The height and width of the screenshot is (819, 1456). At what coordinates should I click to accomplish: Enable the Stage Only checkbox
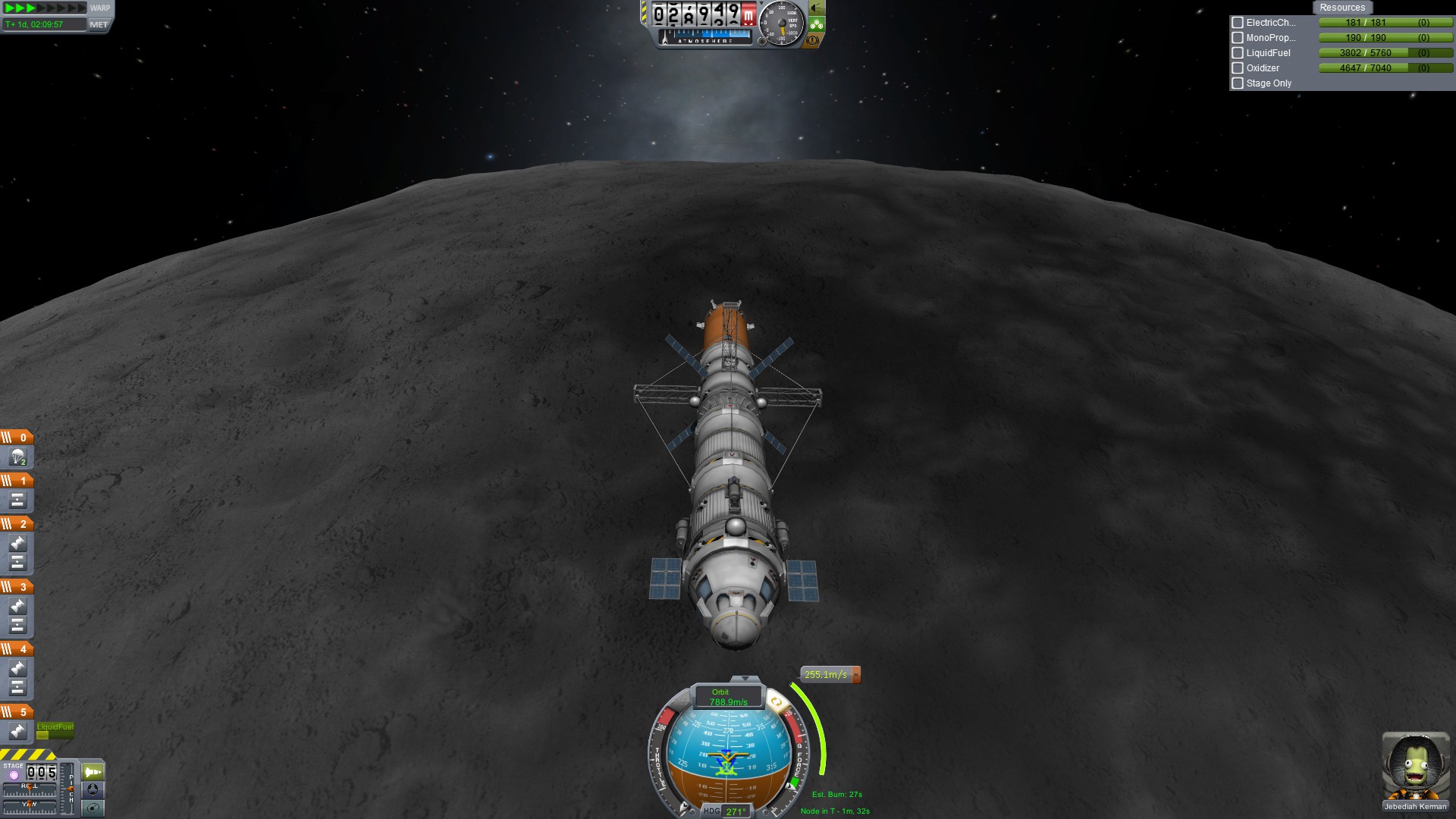coord(1238,83)
